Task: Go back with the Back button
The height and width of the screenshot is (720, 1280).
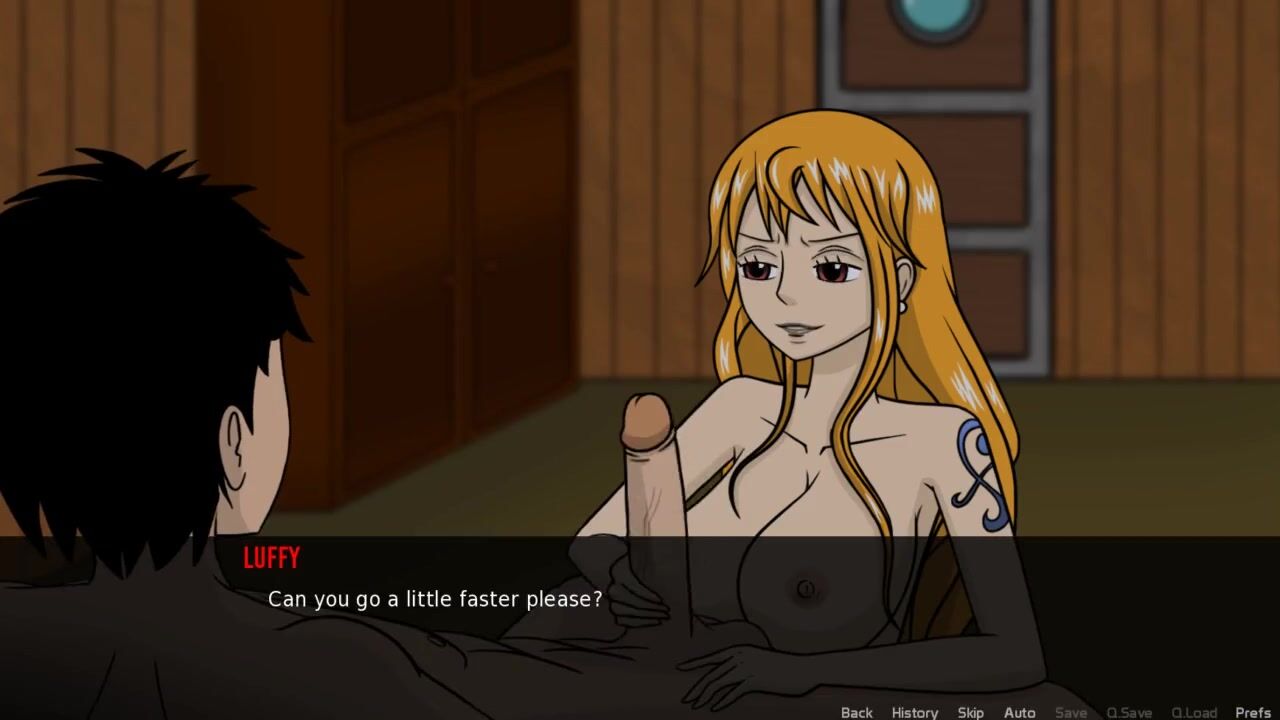Action: pyautogui.click(x=856, y=712)
